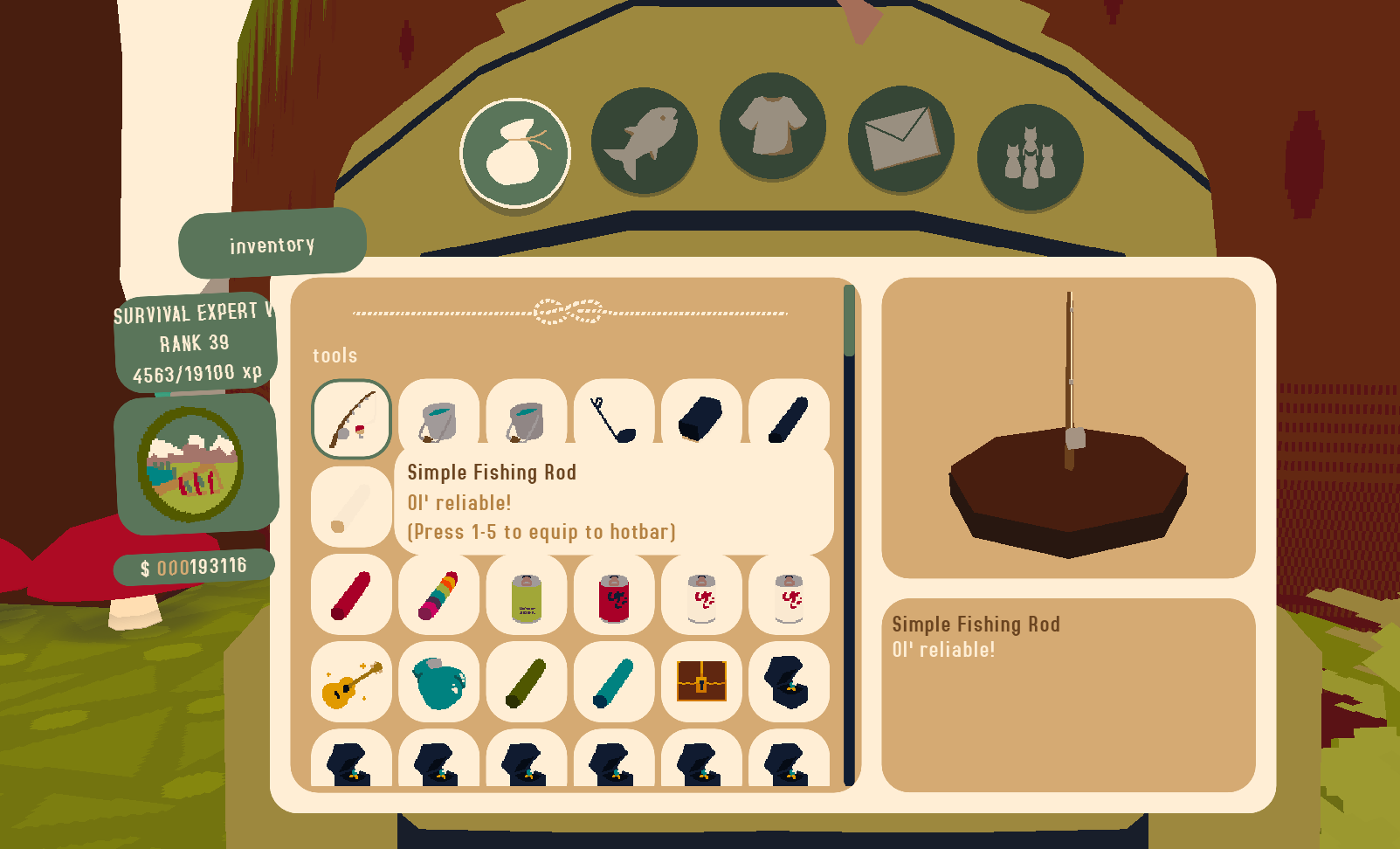
Task: Select the equipped Simple Fishing Rod slot
Action: 351,419
